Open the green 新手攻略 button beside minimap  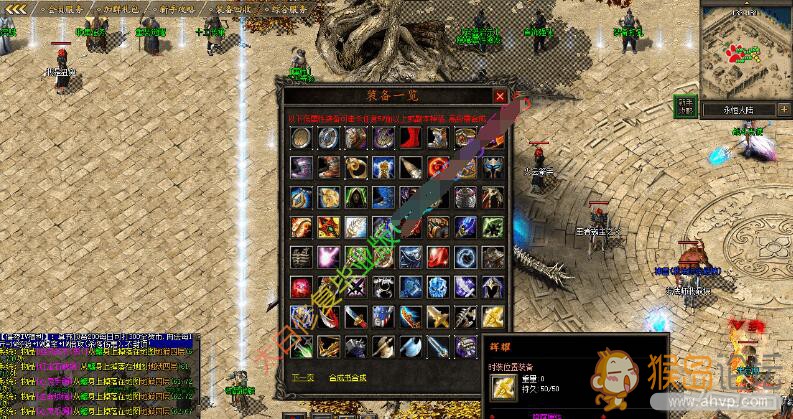(684, 106)
